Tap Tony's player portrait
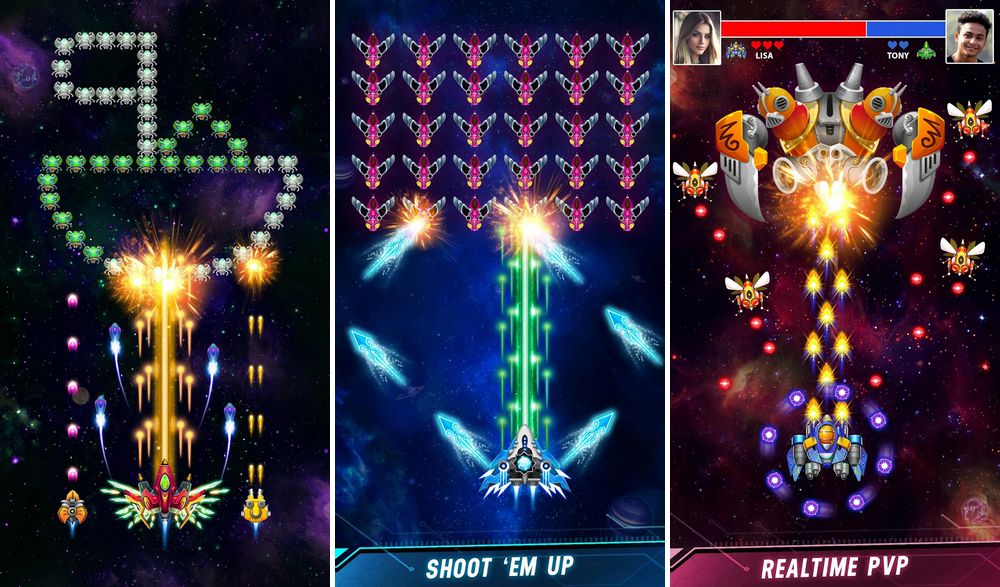This screenshot has height=587, width=1000. pyautogui.click(x=969, y=36)
